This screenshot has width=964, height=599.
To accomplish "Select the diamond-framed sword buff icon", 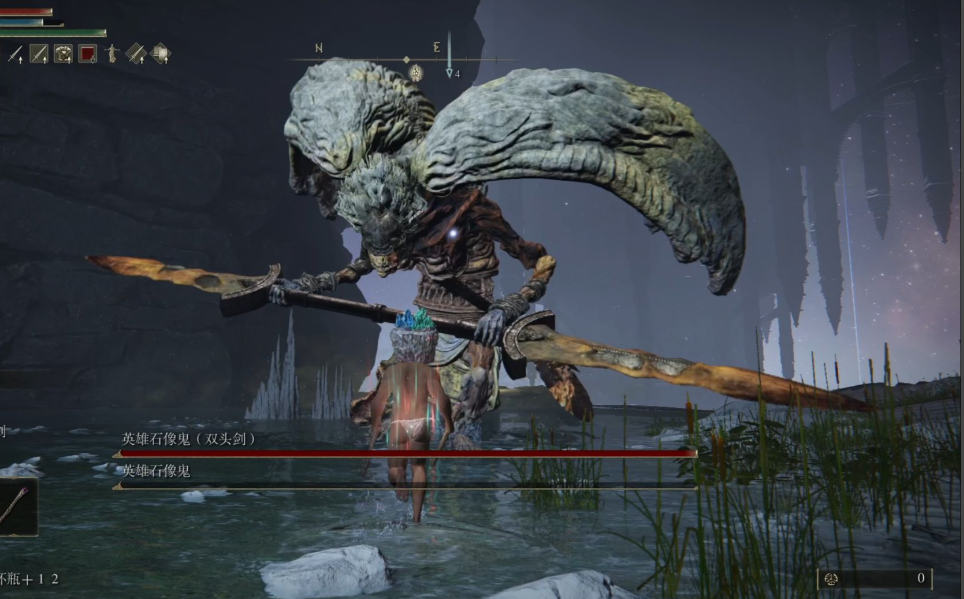I will point(135,54).
